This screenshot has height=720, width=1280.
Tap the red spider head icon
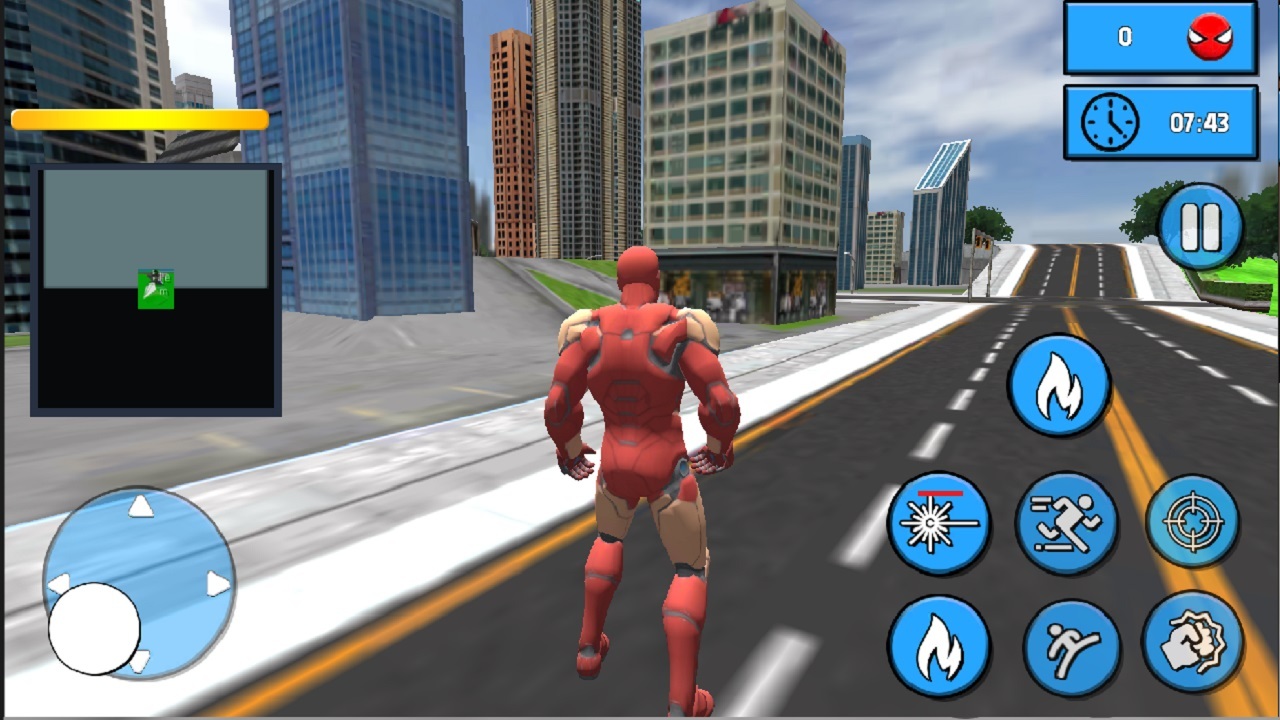[1209, 39]
